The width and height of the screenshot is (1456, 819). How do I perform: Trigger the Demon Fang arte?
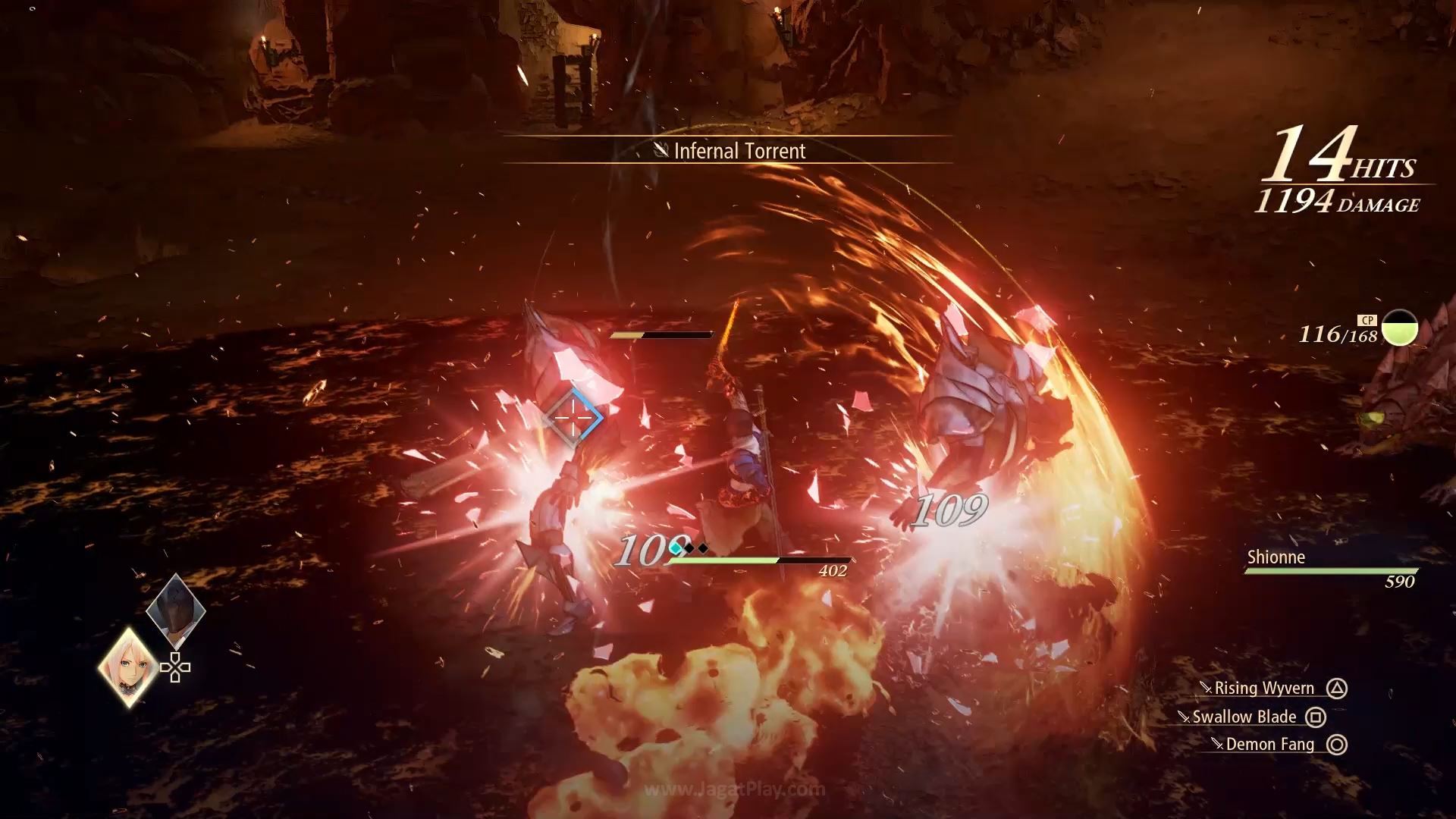(1269, 745)
